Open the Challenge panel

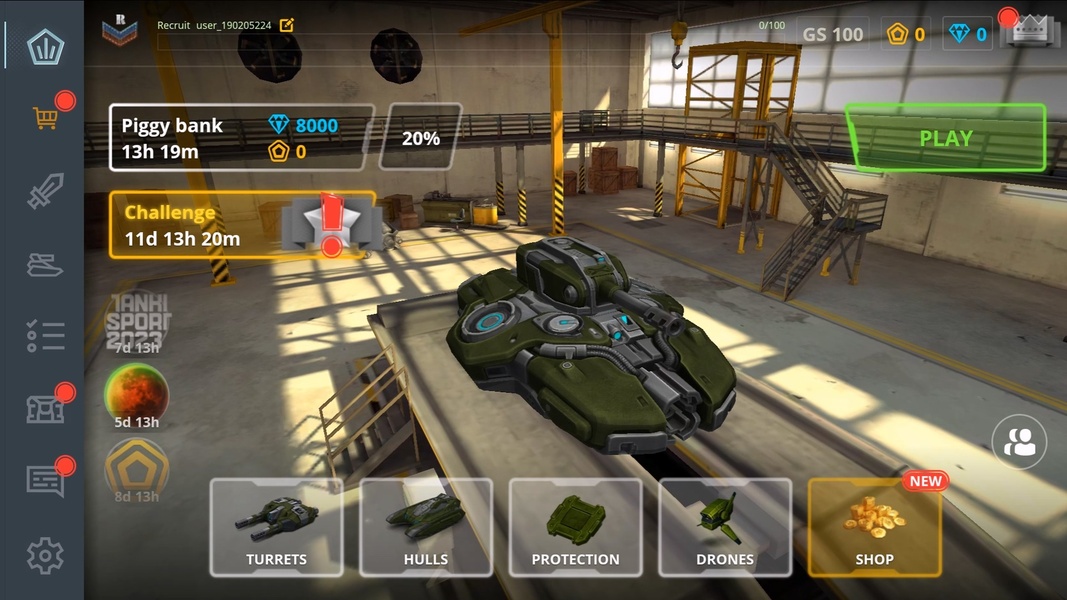(x=242, y=225)
